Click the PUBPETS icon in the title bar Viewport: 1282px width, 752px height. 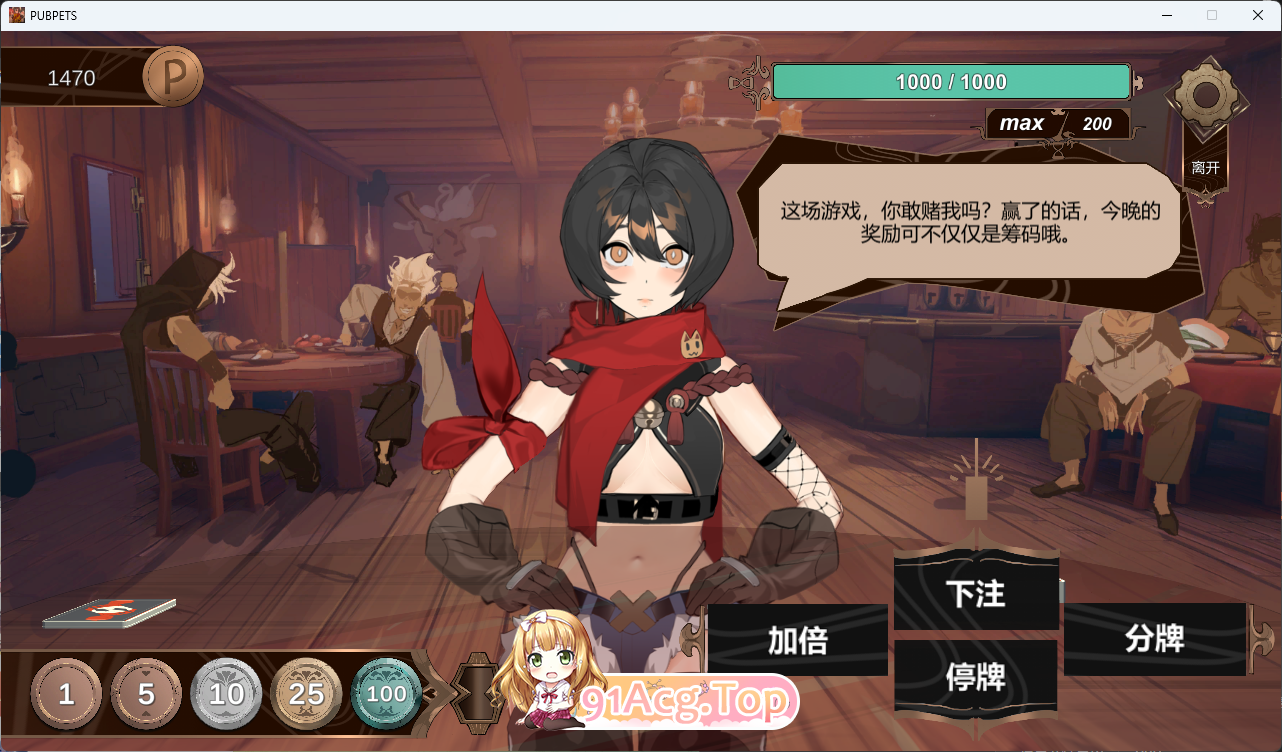tap(15, 15)
